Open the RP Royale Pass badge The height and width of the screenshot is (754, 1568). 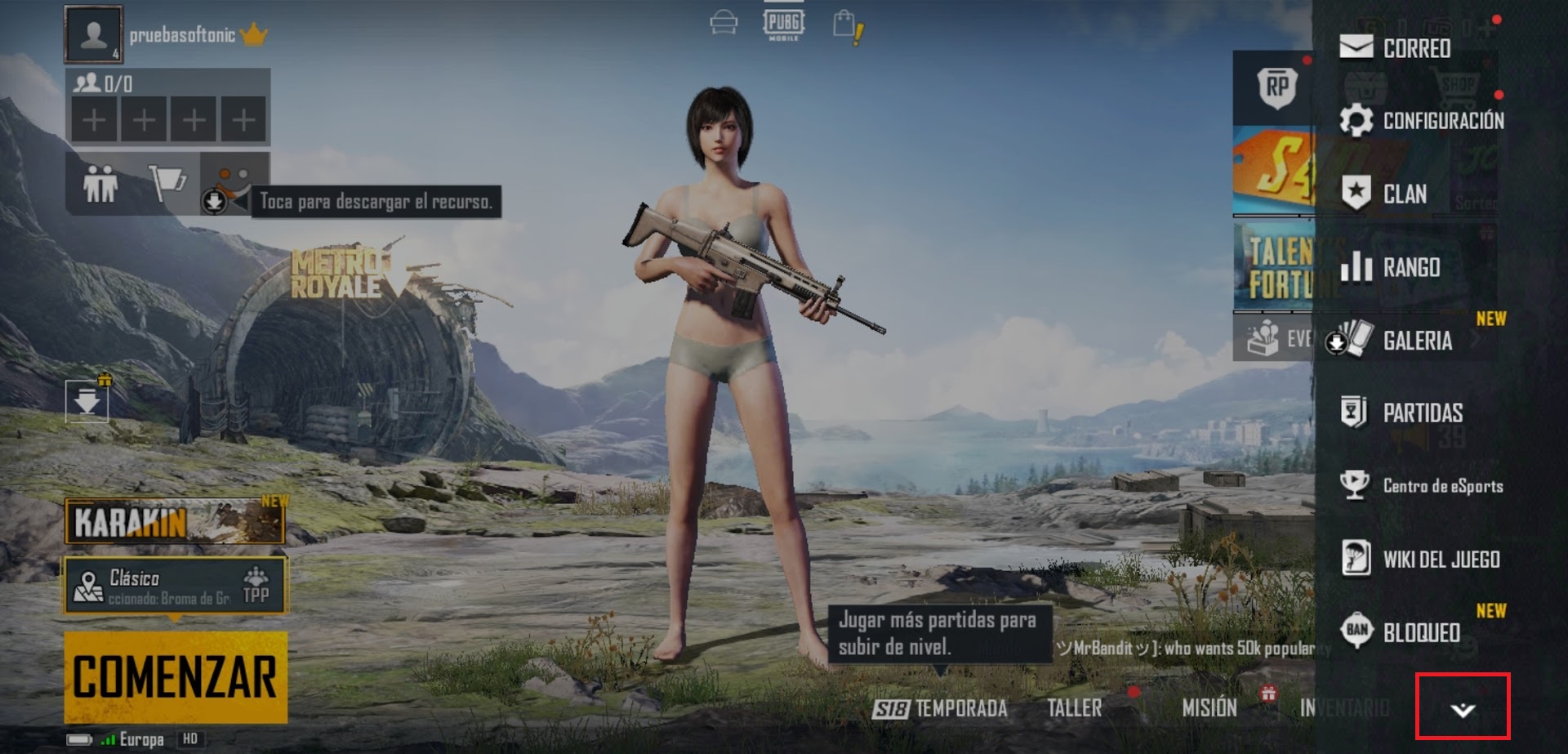click(1277, 87)
